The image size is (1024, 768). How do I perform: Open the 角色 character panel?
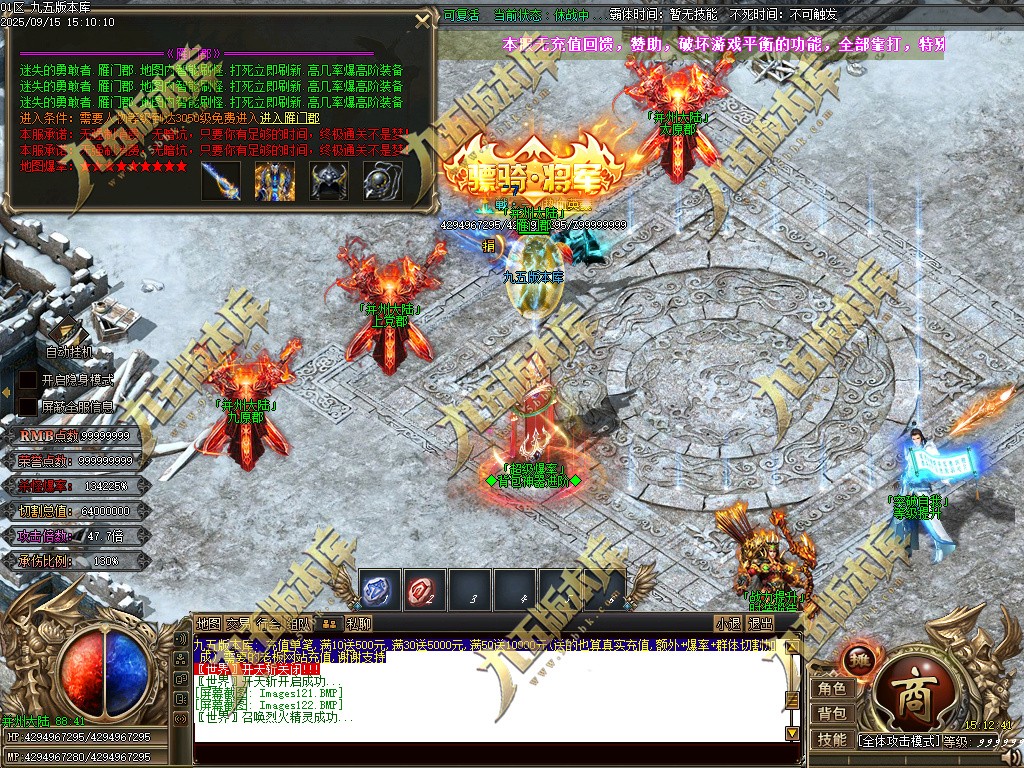[x=832, y=688]
